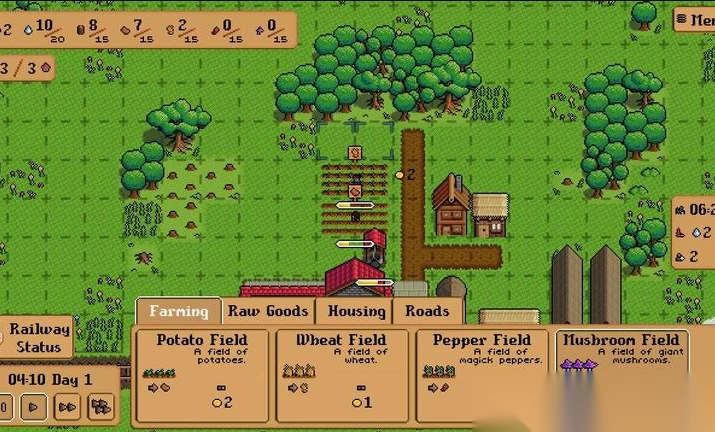This screenshot has width=715, height=432.
Task: Show the Housing build category
Action: (356, 311)
